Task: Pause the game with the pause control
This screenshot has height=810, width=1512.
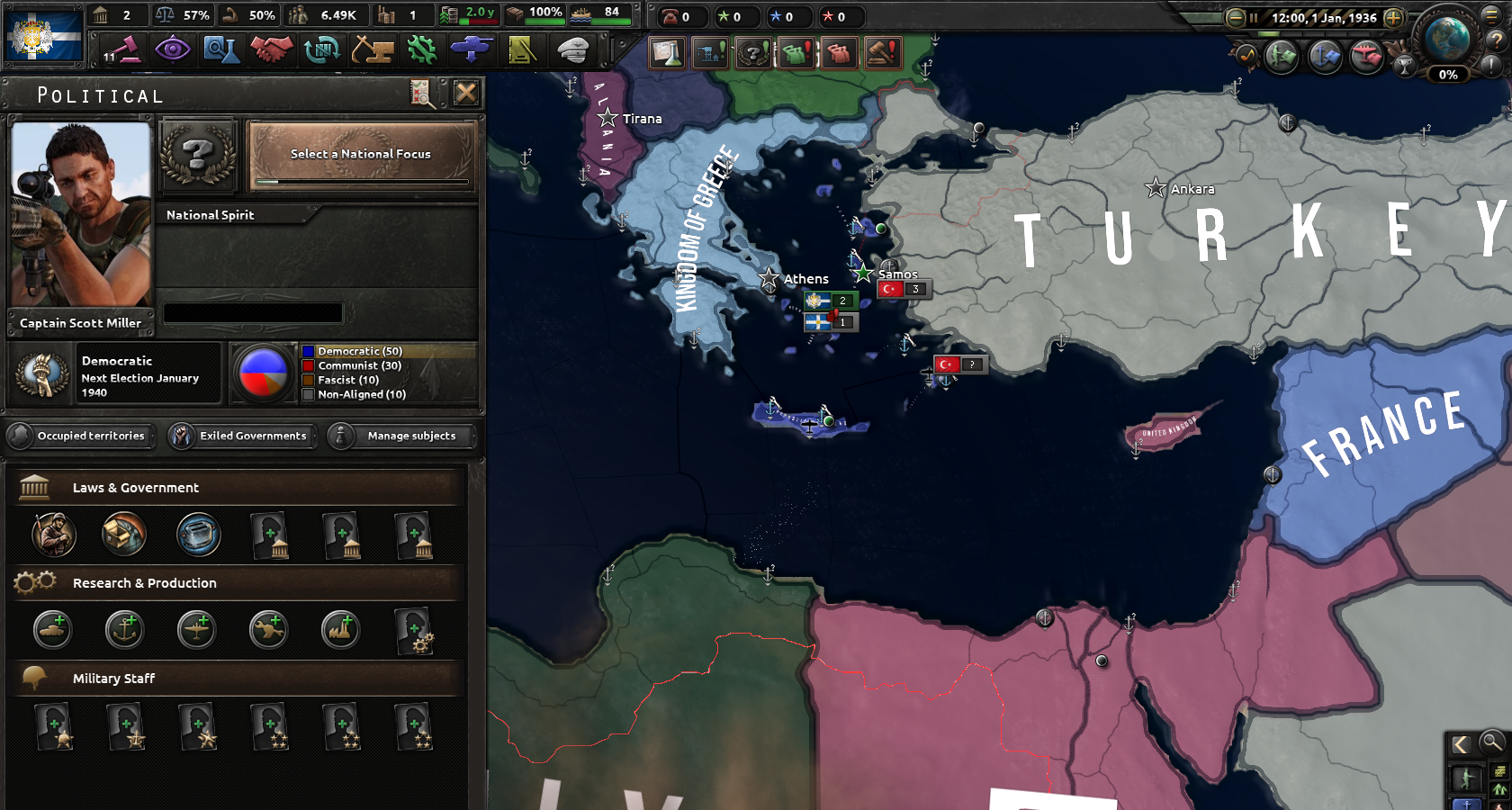Action: coord(1255,18)
